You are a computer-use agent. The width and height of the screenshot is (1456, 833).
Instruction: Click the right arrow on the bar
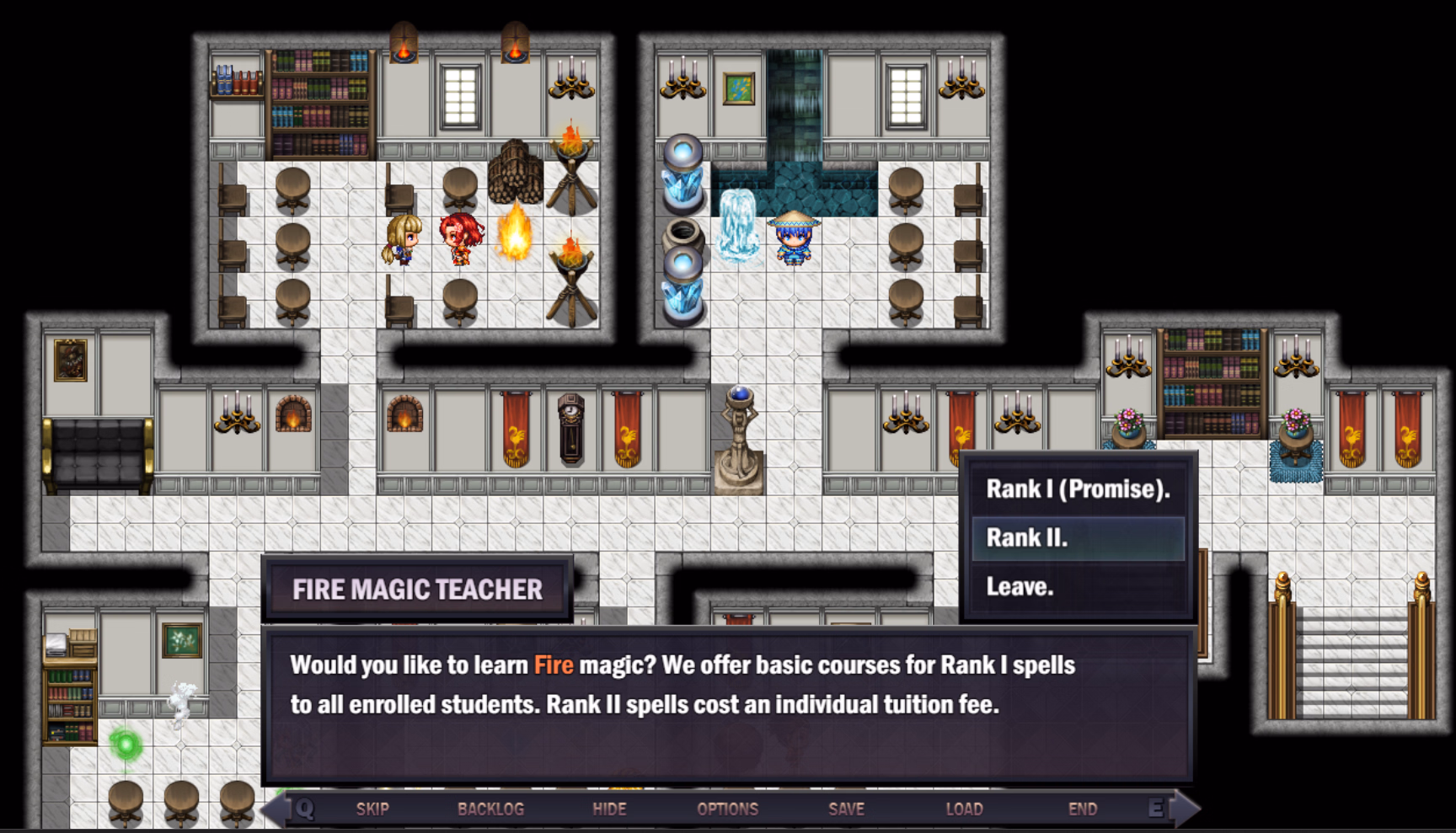(1186, 809)
